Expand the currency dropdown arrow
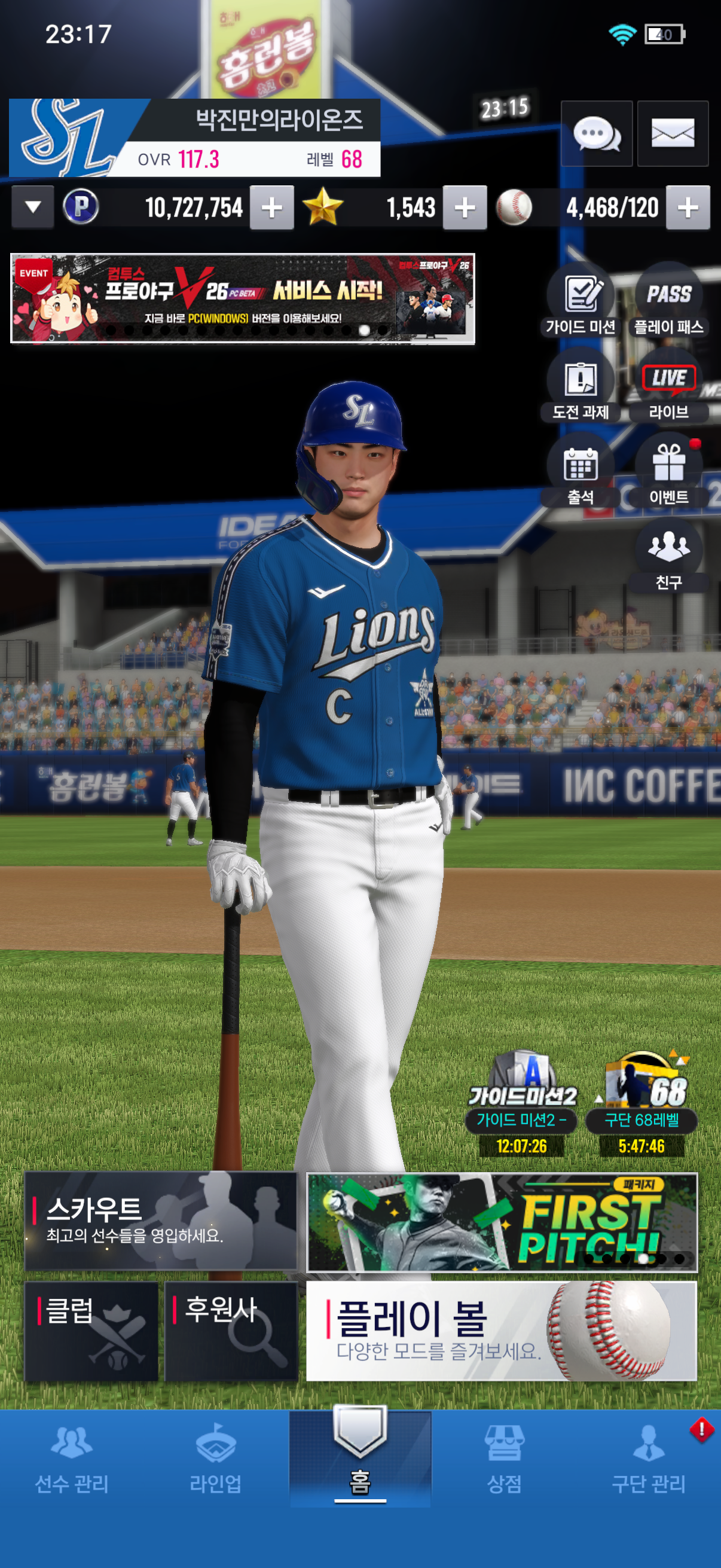This screenshot has height=1568, width=721. point(33,208)
